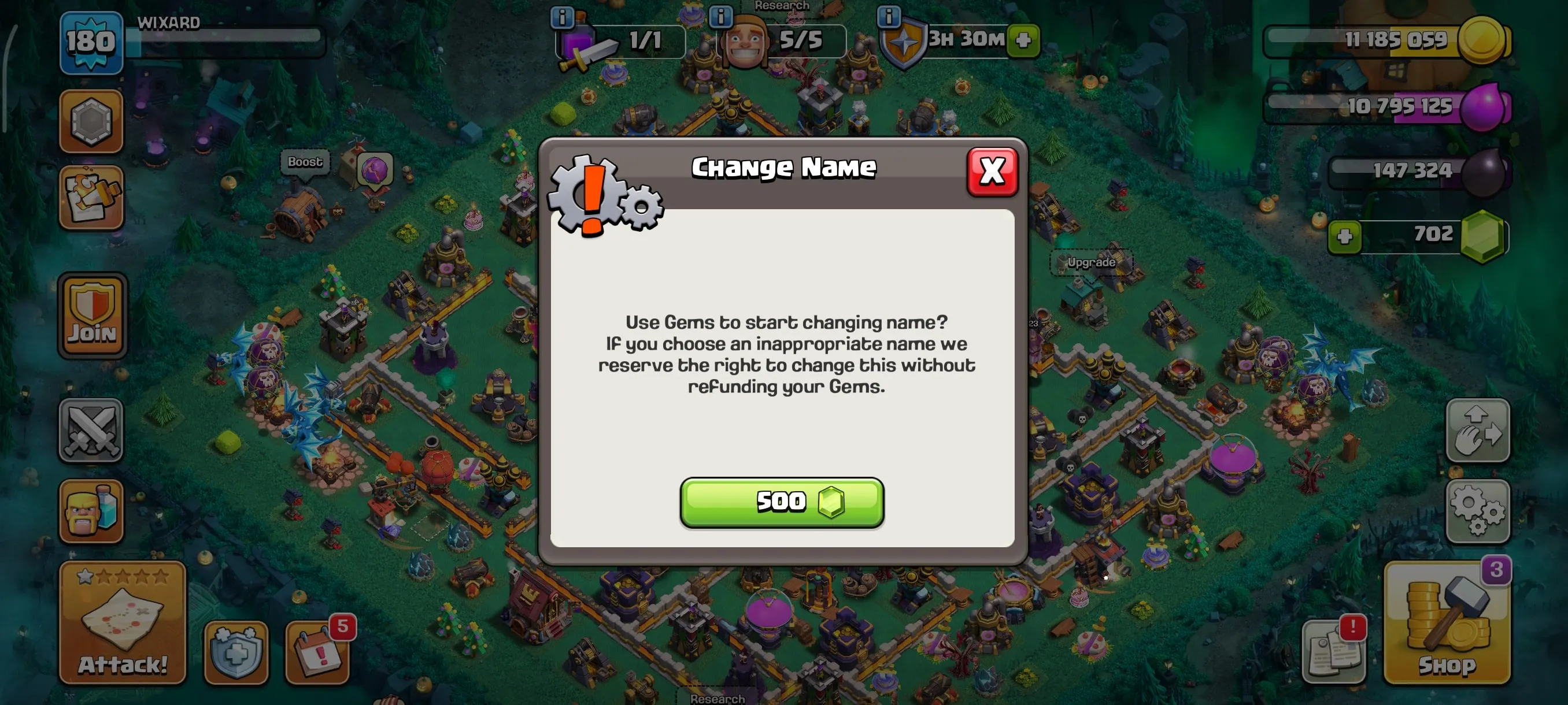Viewport: 1568px width, 705px height.
Task: Open the clan castle shield with plus icon
Action: [234, 651]
